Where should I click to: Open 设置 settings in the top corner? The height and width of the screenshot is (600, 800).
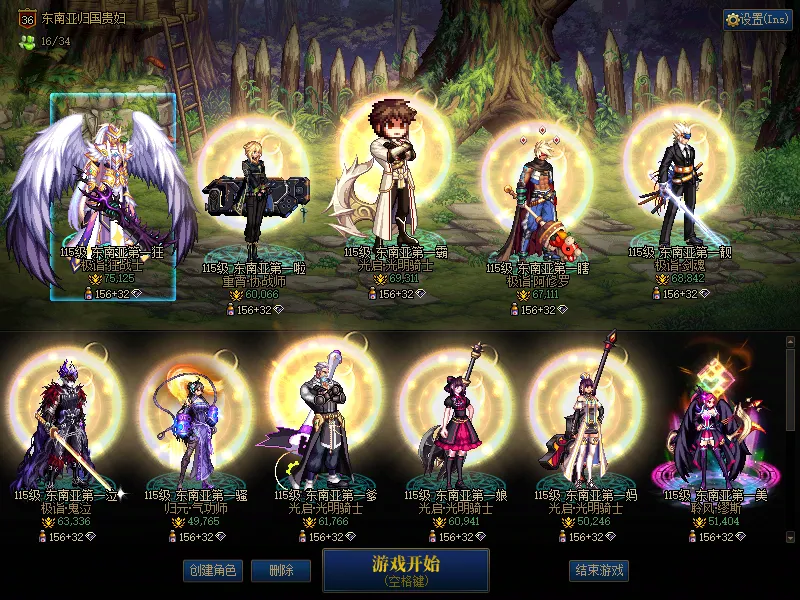(758, 19)
